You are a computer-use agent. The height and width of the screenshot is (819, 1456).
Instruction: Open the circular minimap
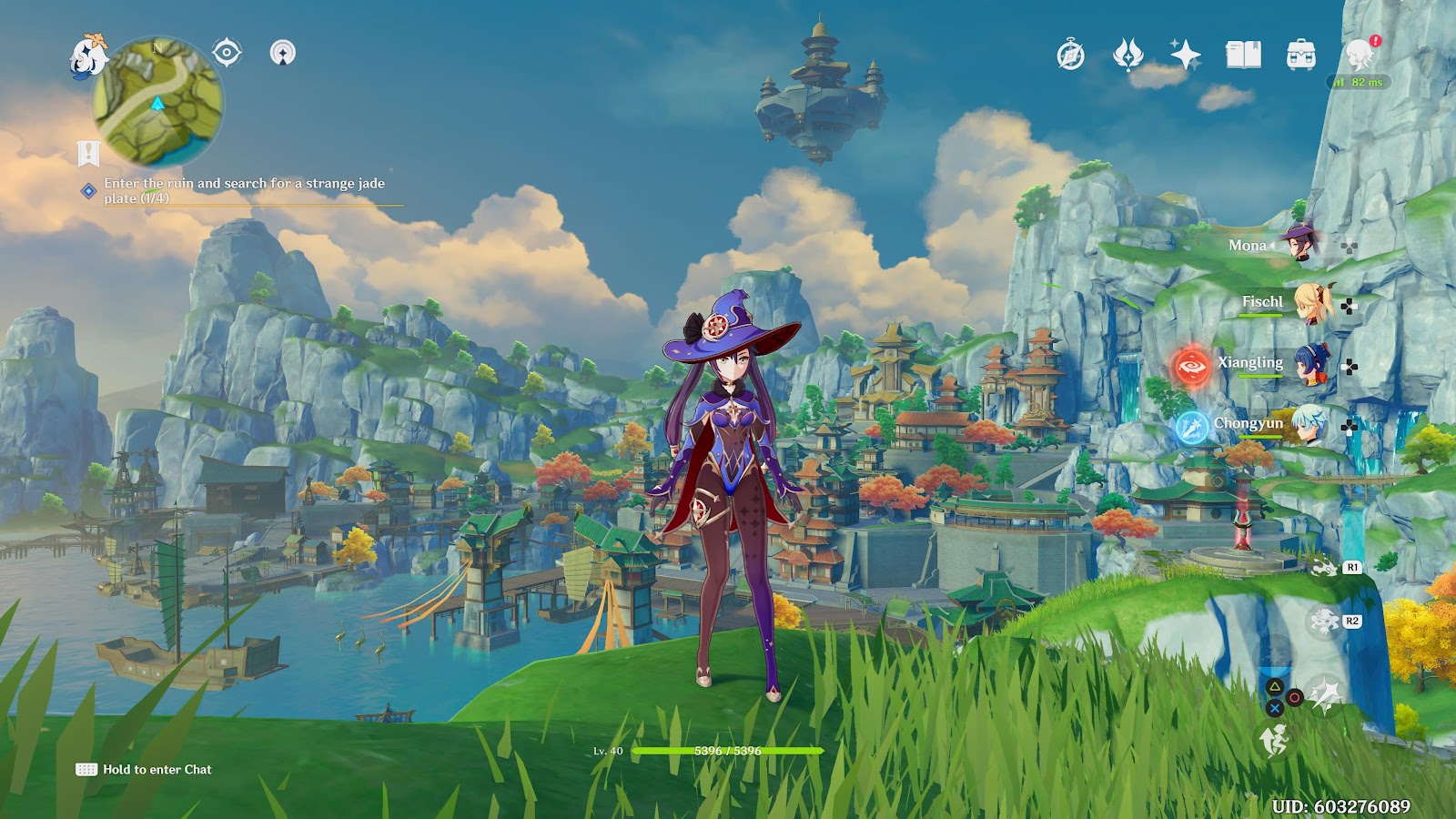click(x=158, y=101)
